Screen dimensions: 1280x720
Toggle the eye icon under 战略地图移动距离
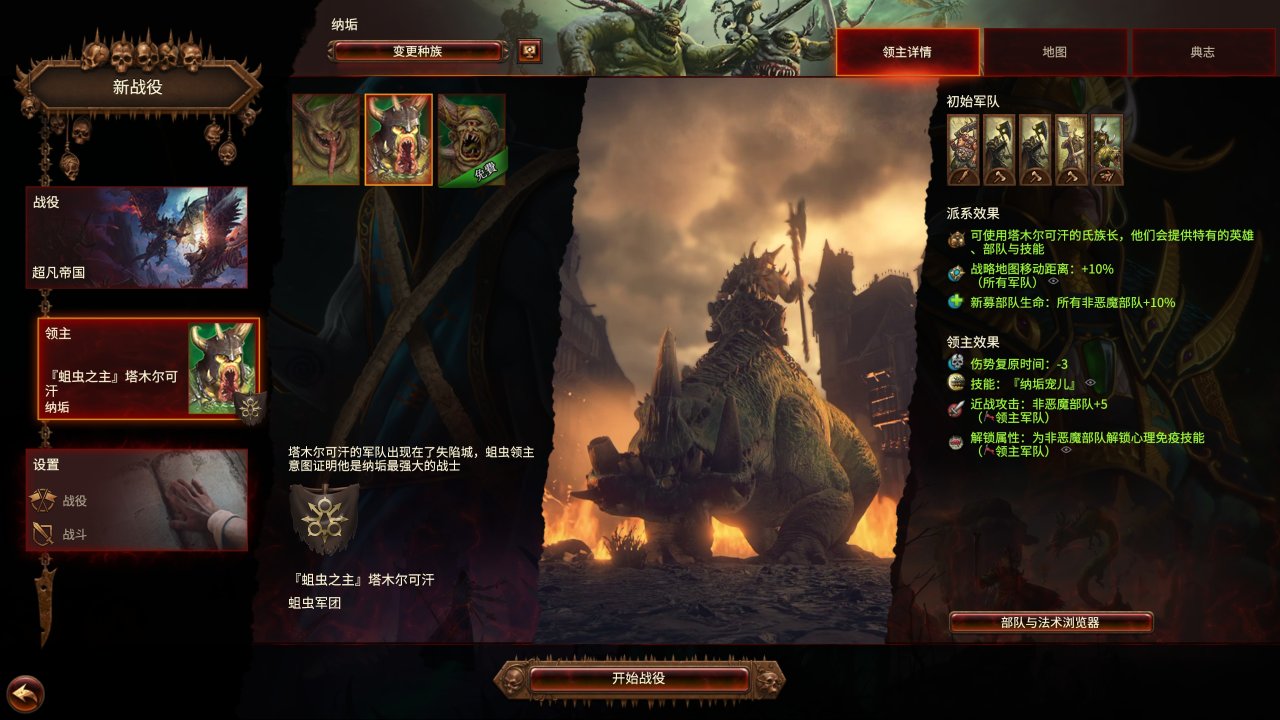1053,281
